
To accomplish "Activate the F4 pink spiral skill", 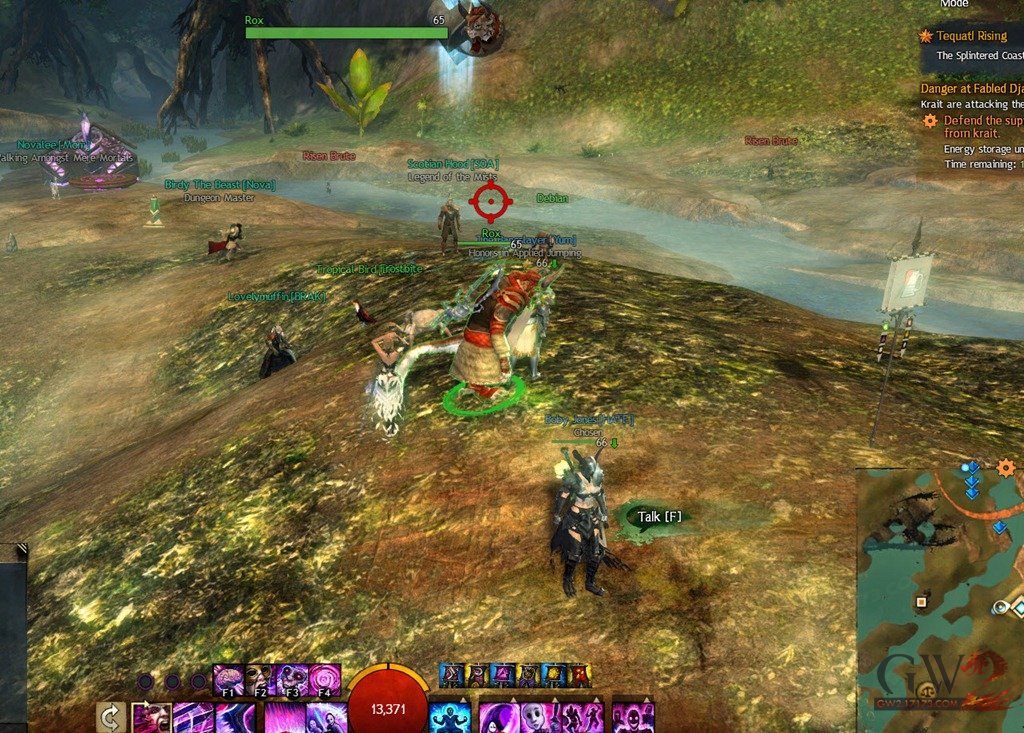I will point(325,679).
